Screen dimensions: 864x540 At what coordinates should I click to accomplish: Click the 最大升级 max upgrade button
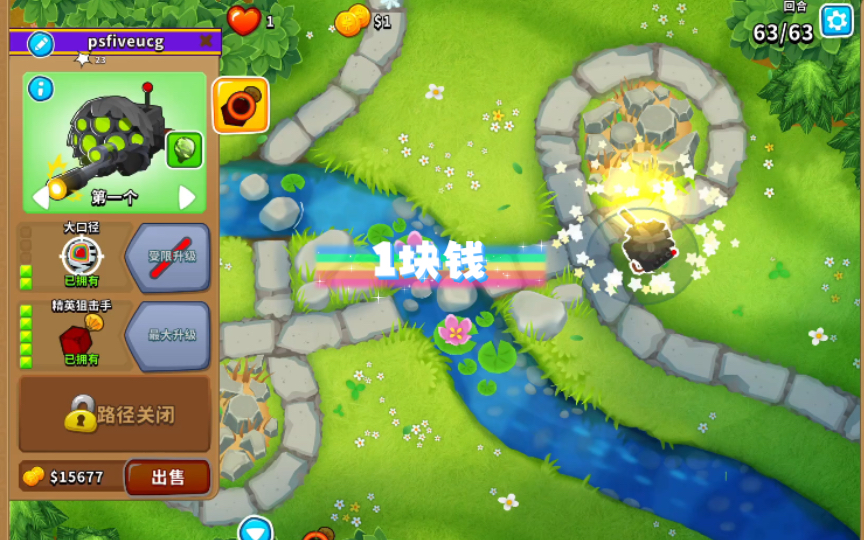click(168, 336)
